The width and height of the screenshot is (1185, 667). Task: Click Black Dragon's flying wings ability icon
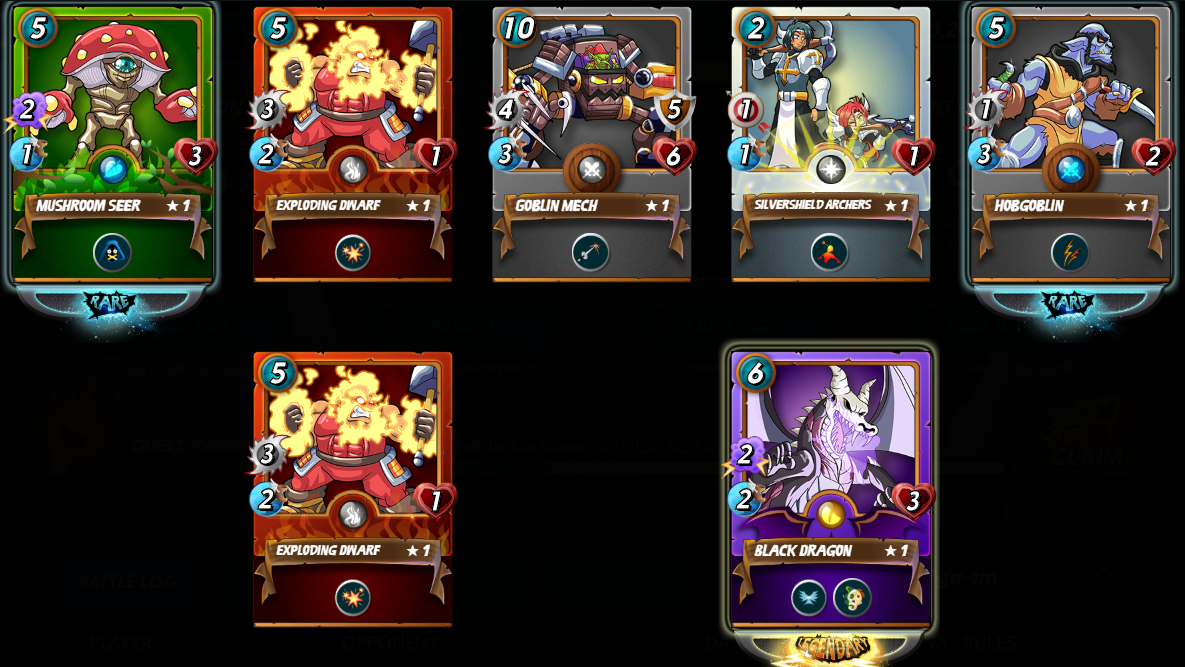pyautogui.click(x=809, y=598)
